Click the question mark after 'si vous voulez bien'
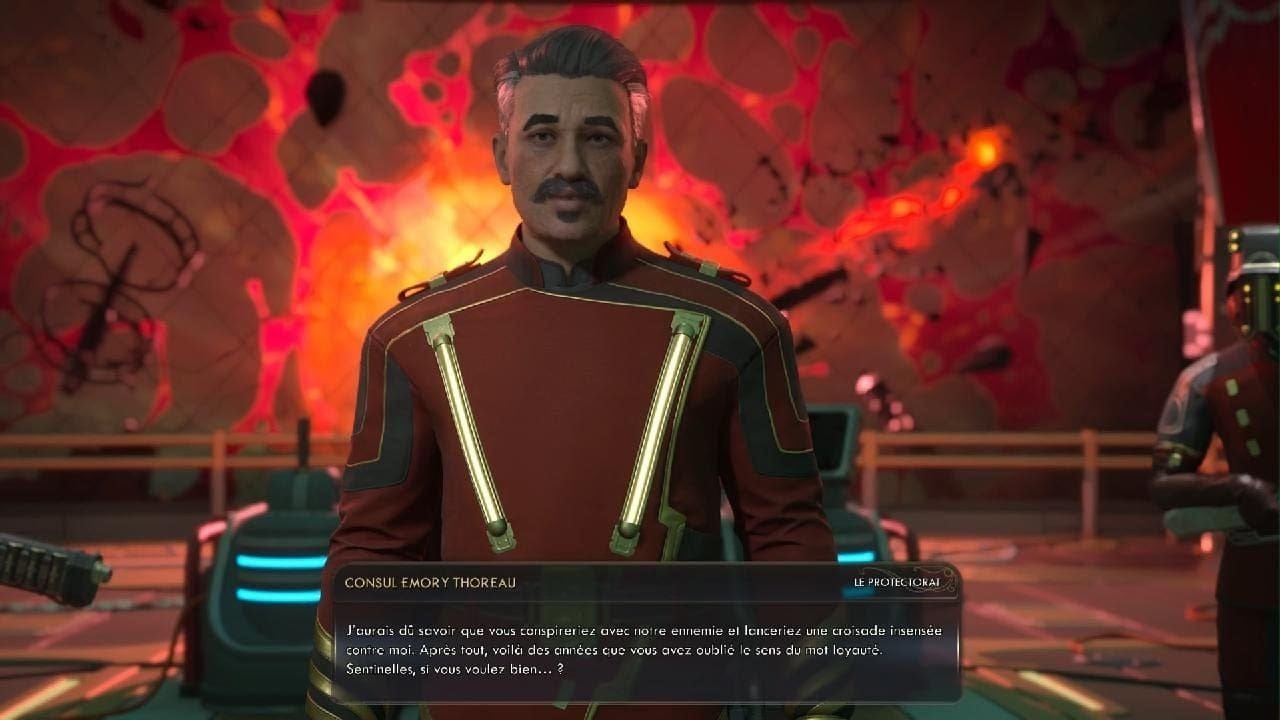1280x720 pixels. pyautogui.click(x=560, y=669)
